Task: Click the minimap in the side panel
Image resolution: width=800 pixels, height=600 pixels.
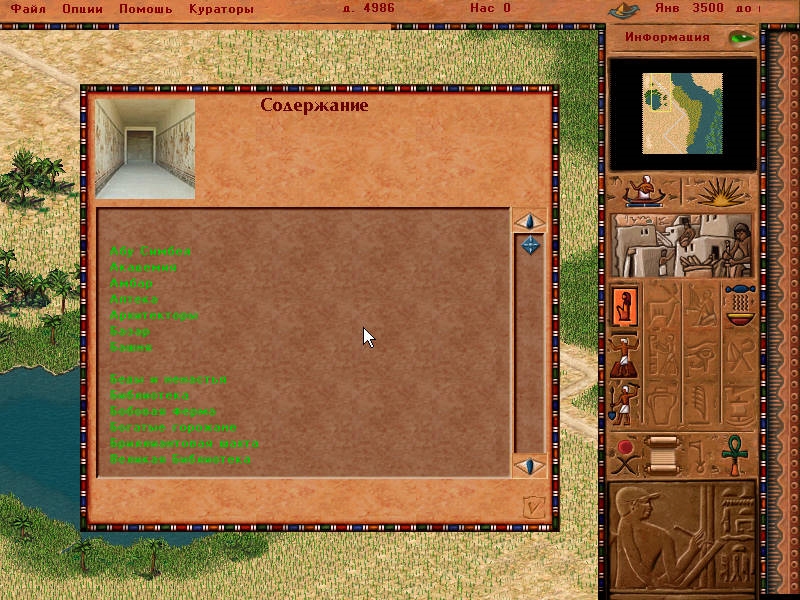Action: (x=683, y=114)
